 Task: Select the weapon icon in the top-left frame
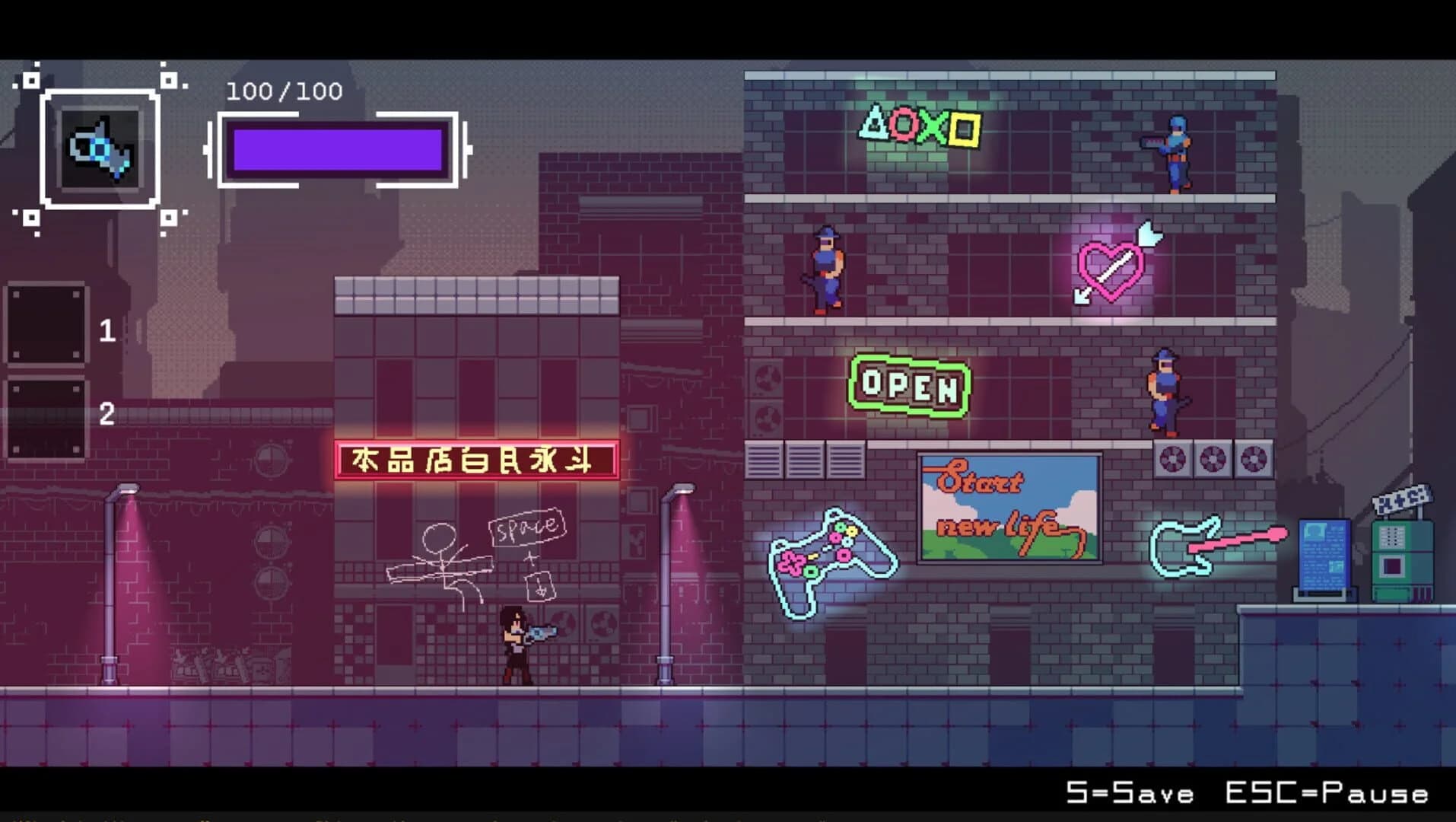point(100,149)
